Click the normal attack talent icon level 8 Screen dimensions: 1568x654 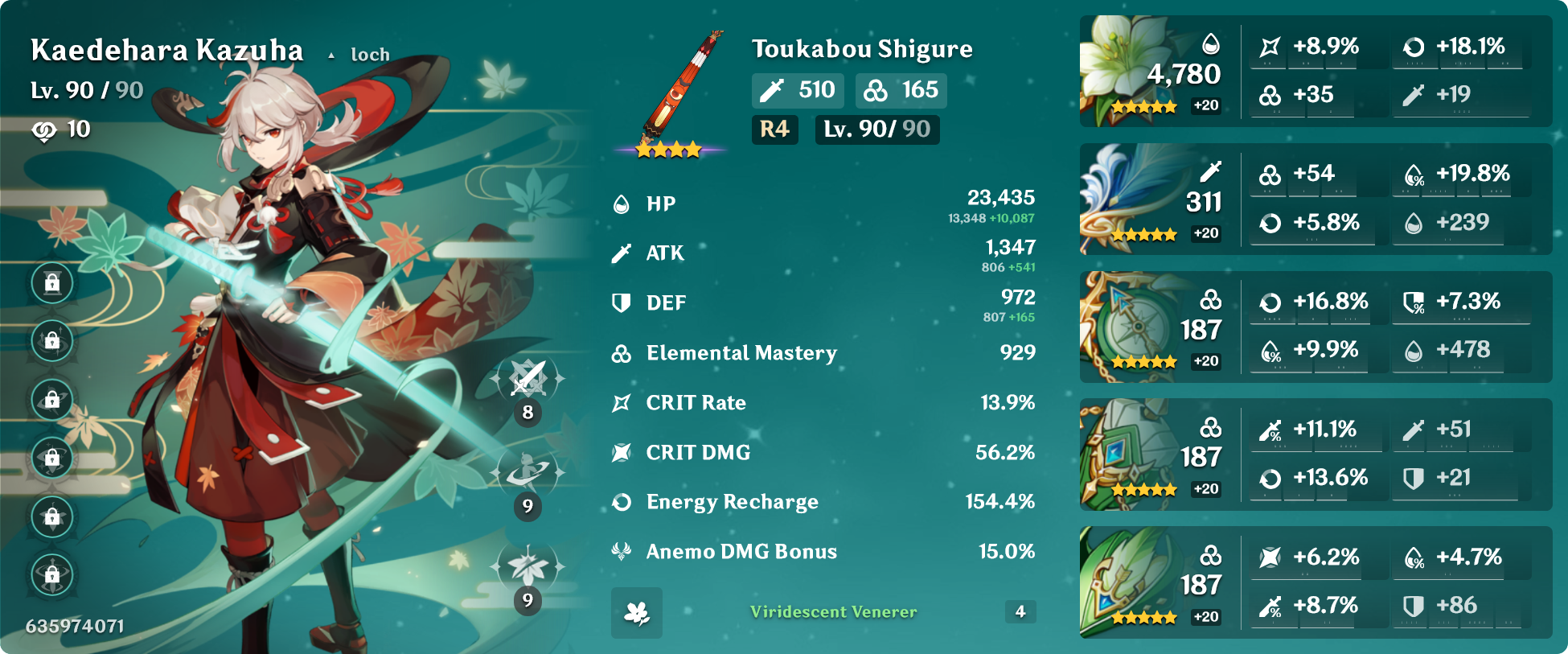[x=527, y=379]
